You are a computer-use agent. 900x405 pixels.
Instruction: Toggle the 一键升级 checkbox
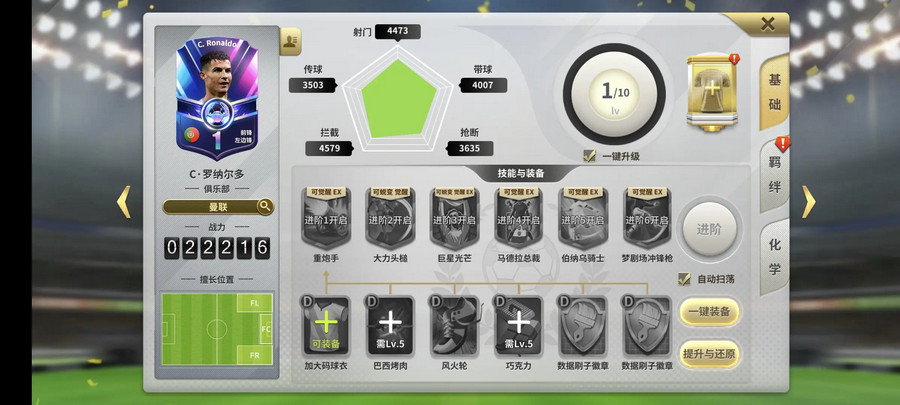(x=591, y=156)
